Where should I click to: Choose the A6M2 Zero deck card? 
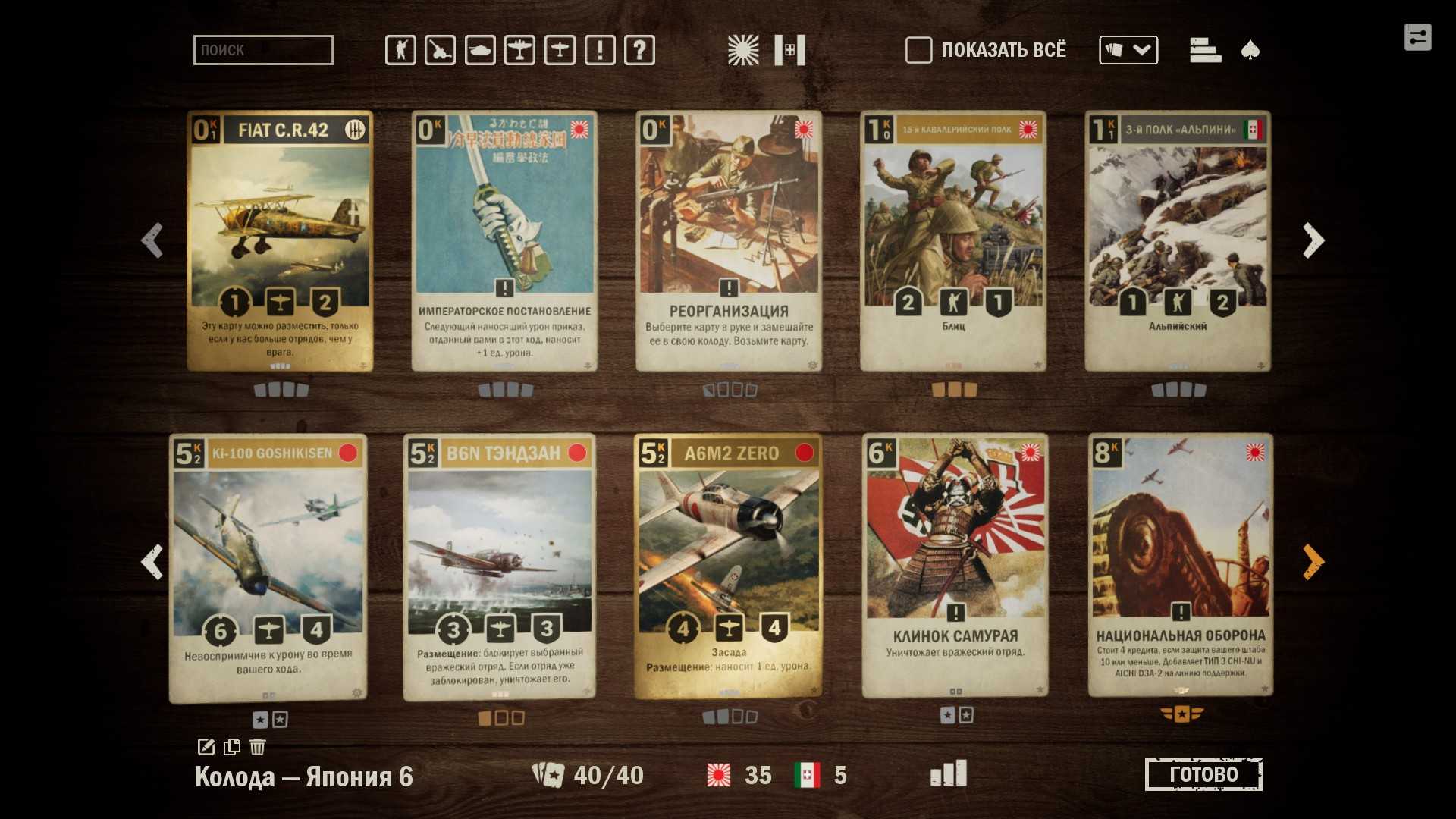click(x=729, y=566)
